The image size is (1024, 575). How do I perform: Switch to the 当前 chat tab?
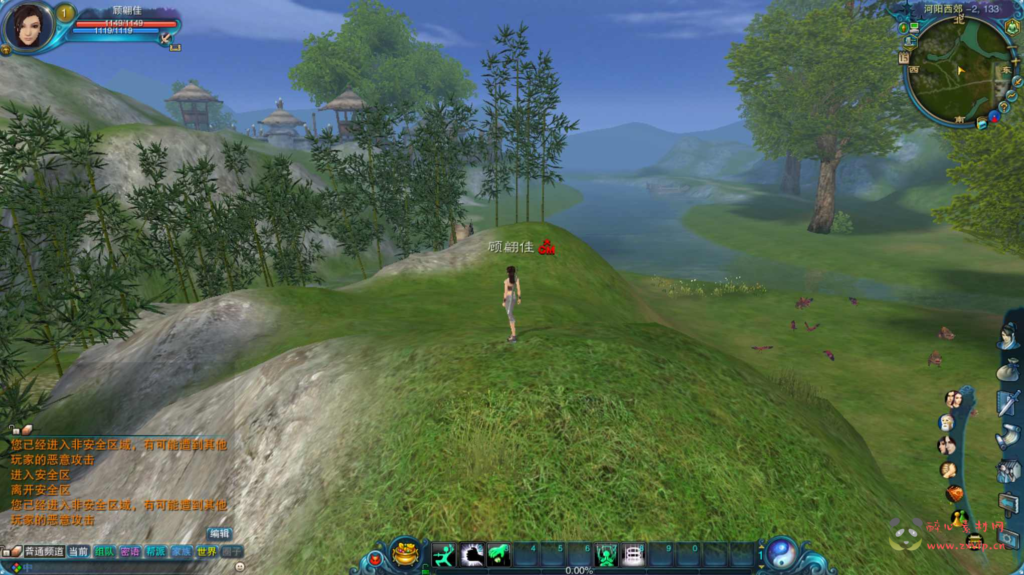point(79,551)
